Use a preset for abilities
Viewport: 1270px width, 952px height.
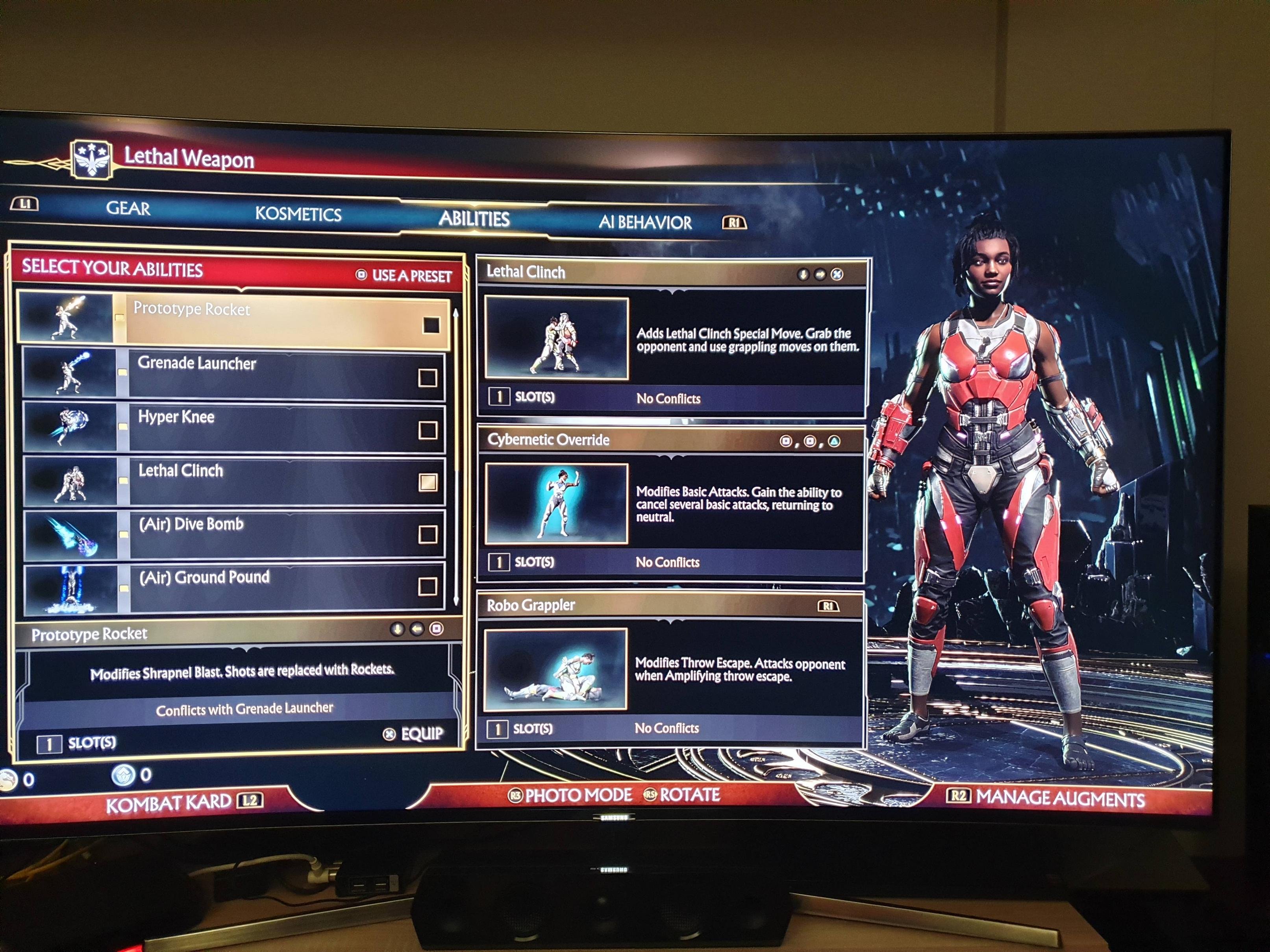pos(404,275)
